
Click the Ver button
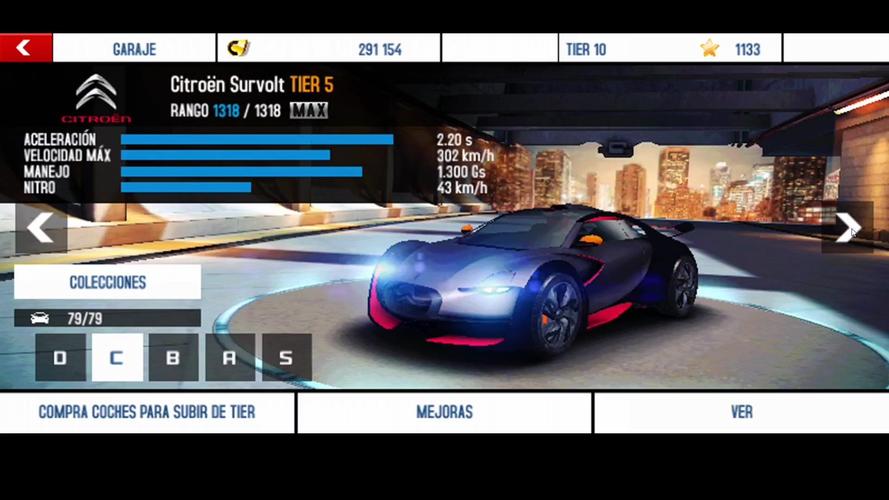(x=741, y=412)
